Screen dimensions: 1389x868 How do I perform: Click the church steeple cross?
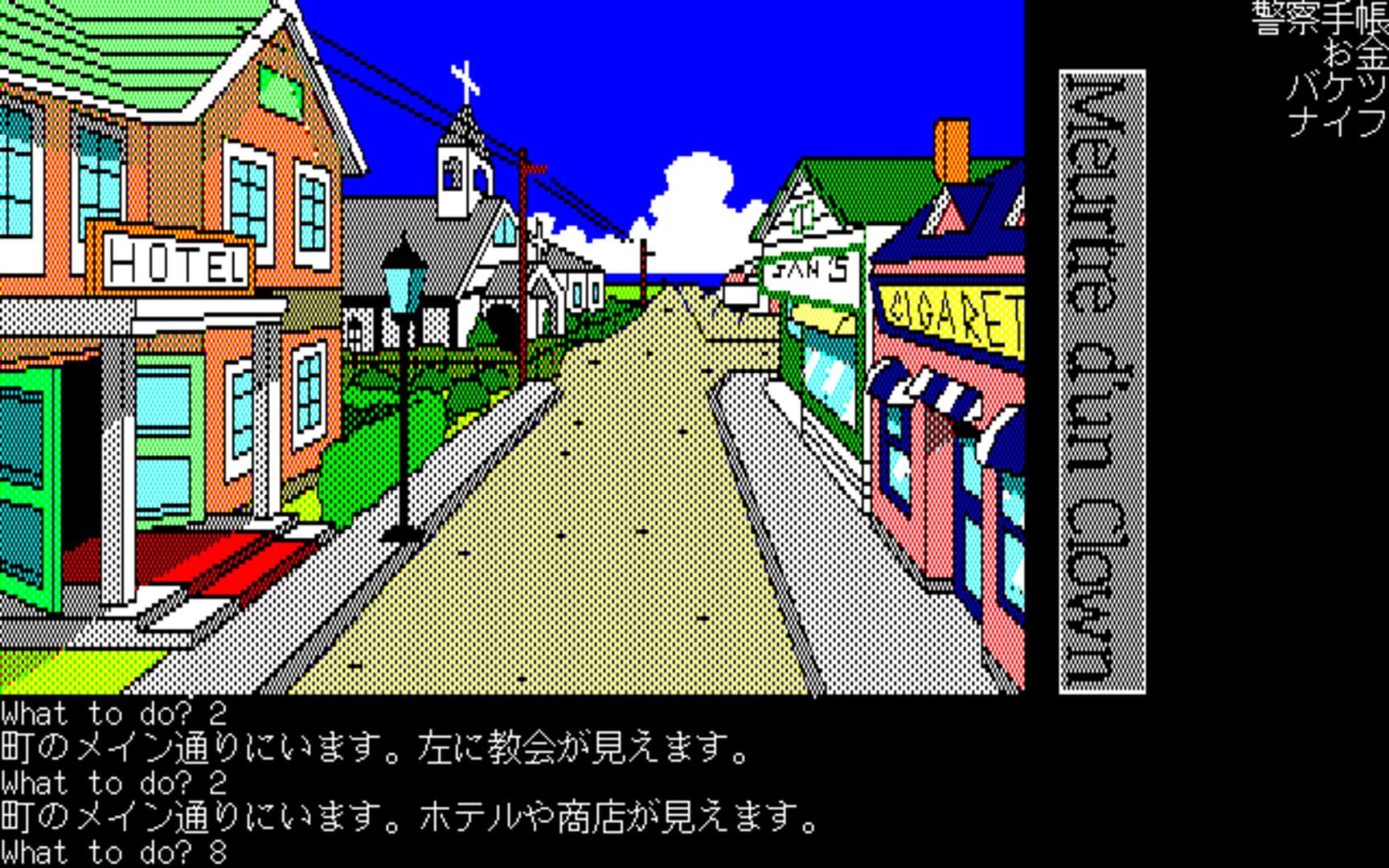point(465,75)
